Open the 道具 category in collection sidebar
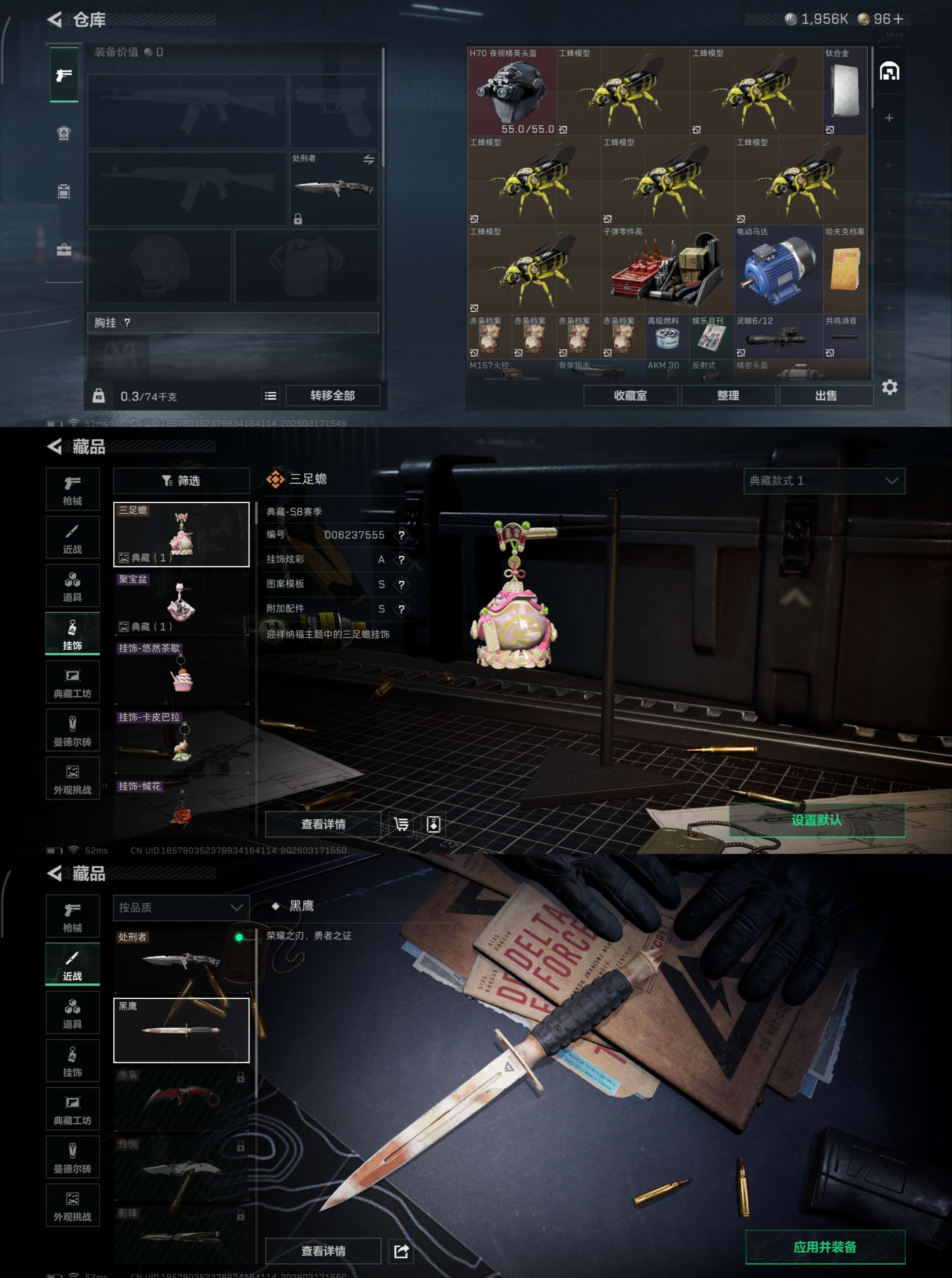 tap(73, 585)
